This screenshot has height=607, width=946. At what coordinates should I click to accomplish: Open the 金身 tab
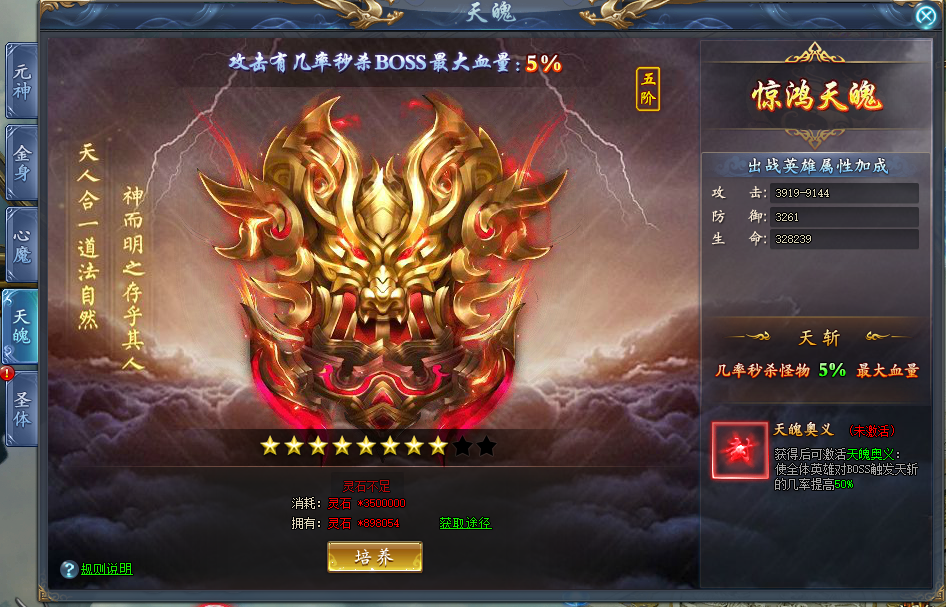coord(21,163)
